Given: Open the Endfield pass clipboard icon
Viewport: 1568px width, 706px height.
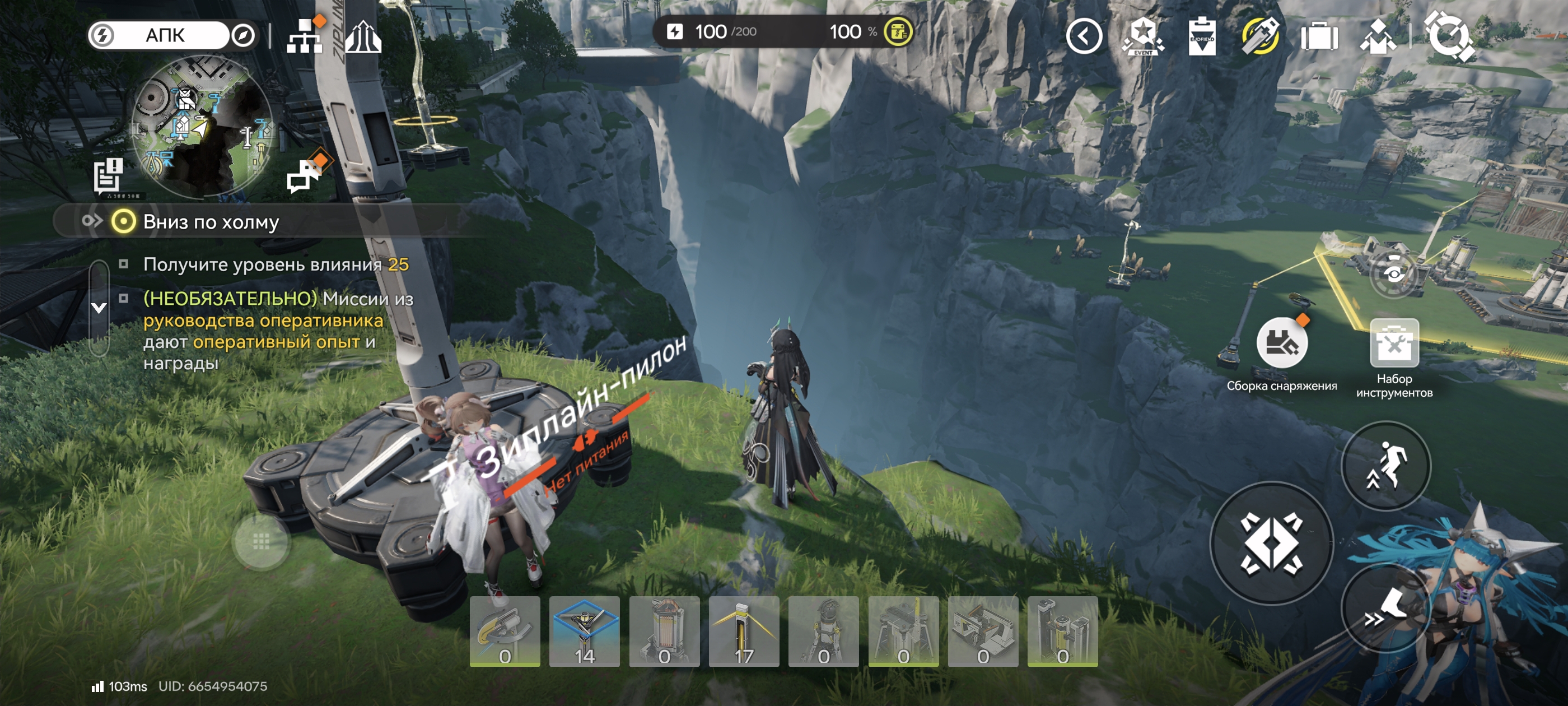Looking at the screenshot, I should click(1202, 36).
